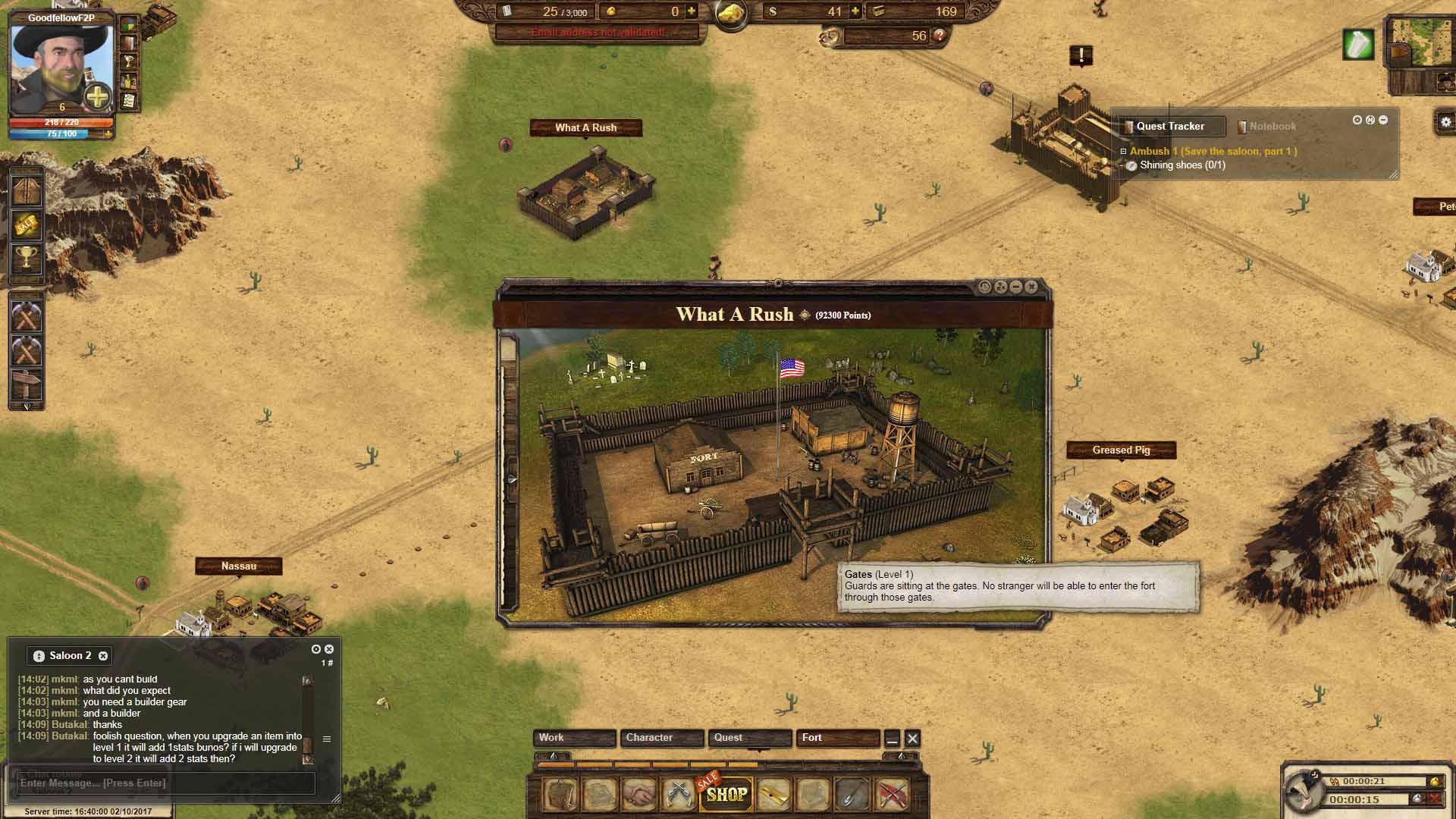The width and height of the screenshot is (1456, 819).
Task: Open the settings gear icon
Action: tap(1445, 121)
